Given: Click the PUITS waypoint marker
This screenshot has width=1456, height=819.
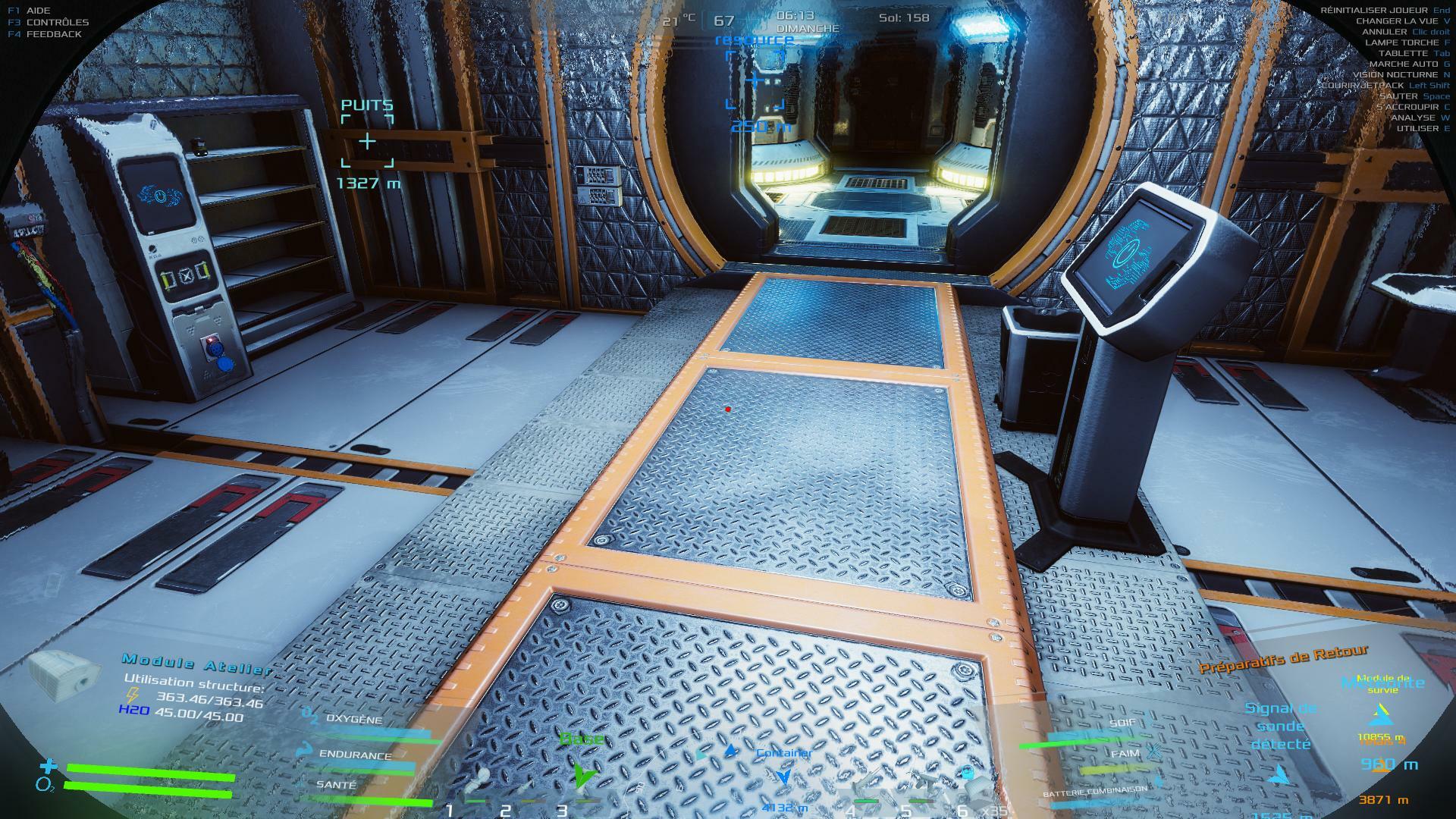Looking at the screenshot, I should 367,141.
